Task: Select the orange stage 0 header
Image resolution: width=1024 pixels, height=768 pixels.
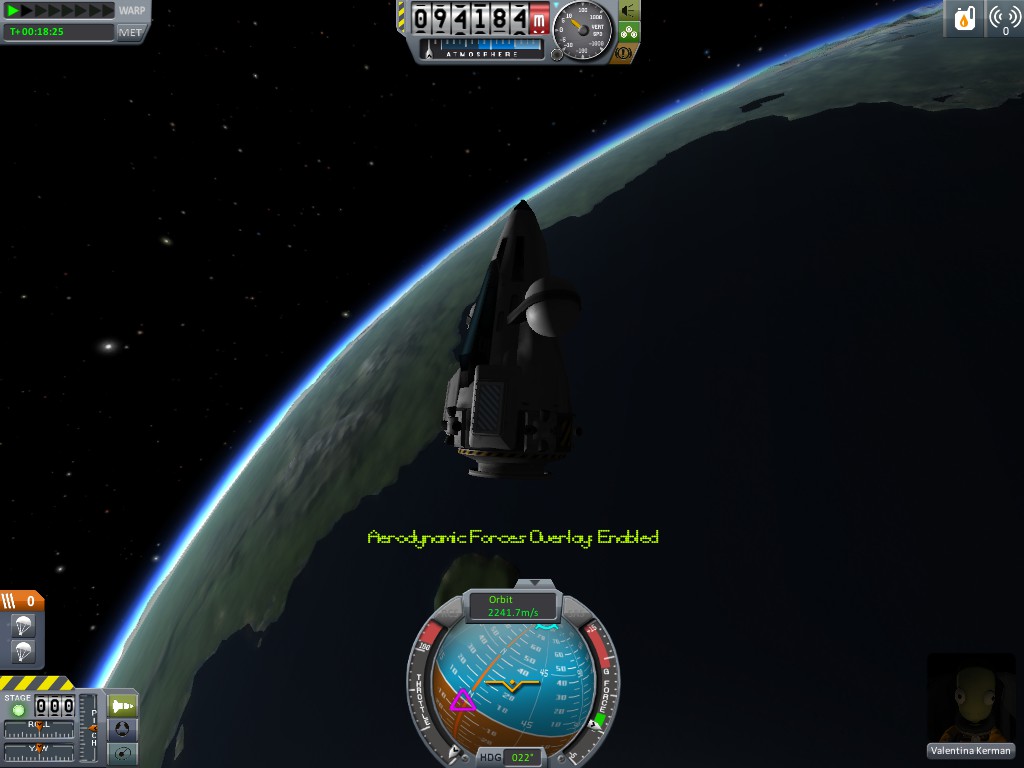Action: (22, 601)
